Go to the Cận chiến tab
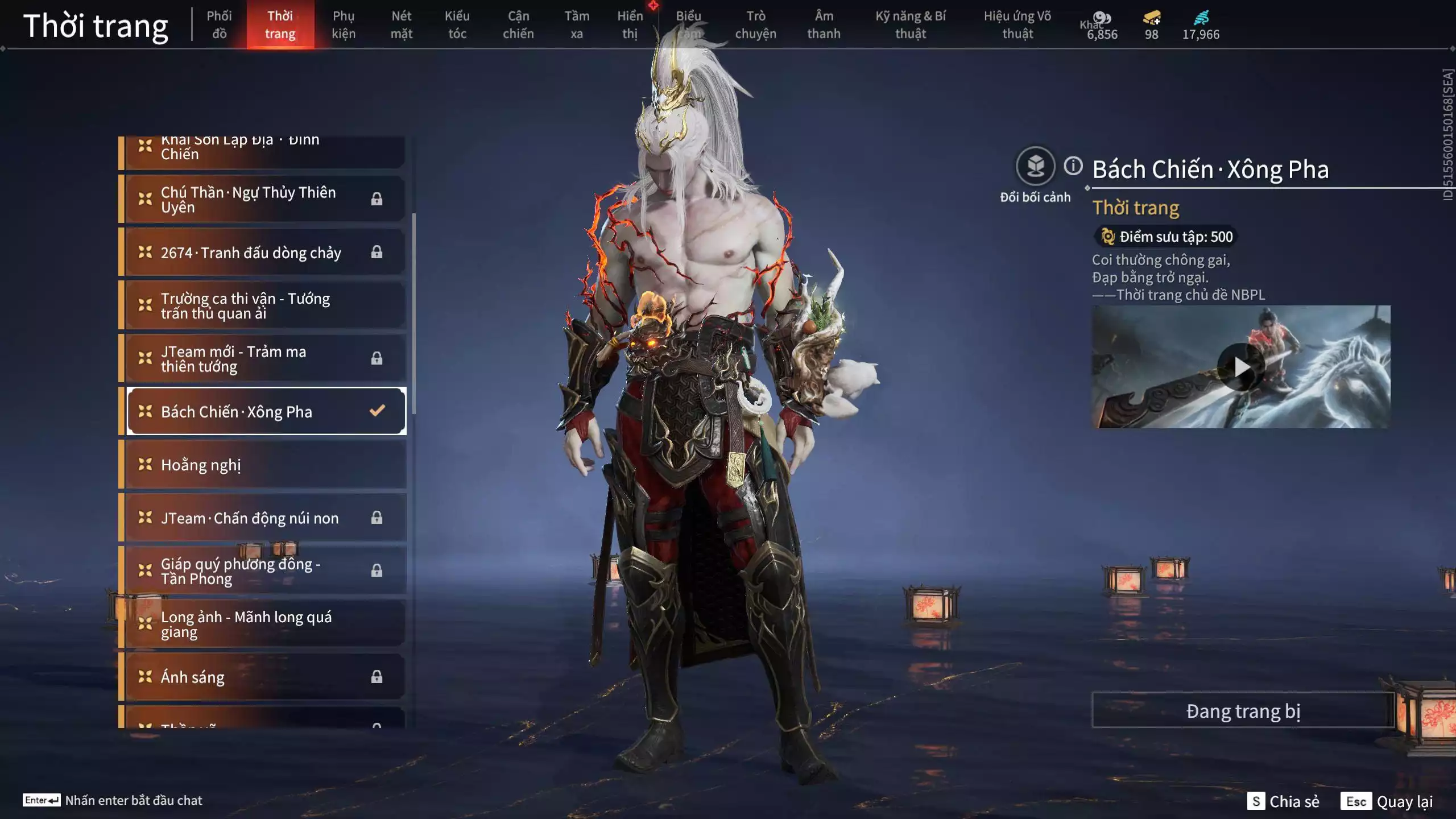Screen dimensions: 1456x819 (518, 25)
